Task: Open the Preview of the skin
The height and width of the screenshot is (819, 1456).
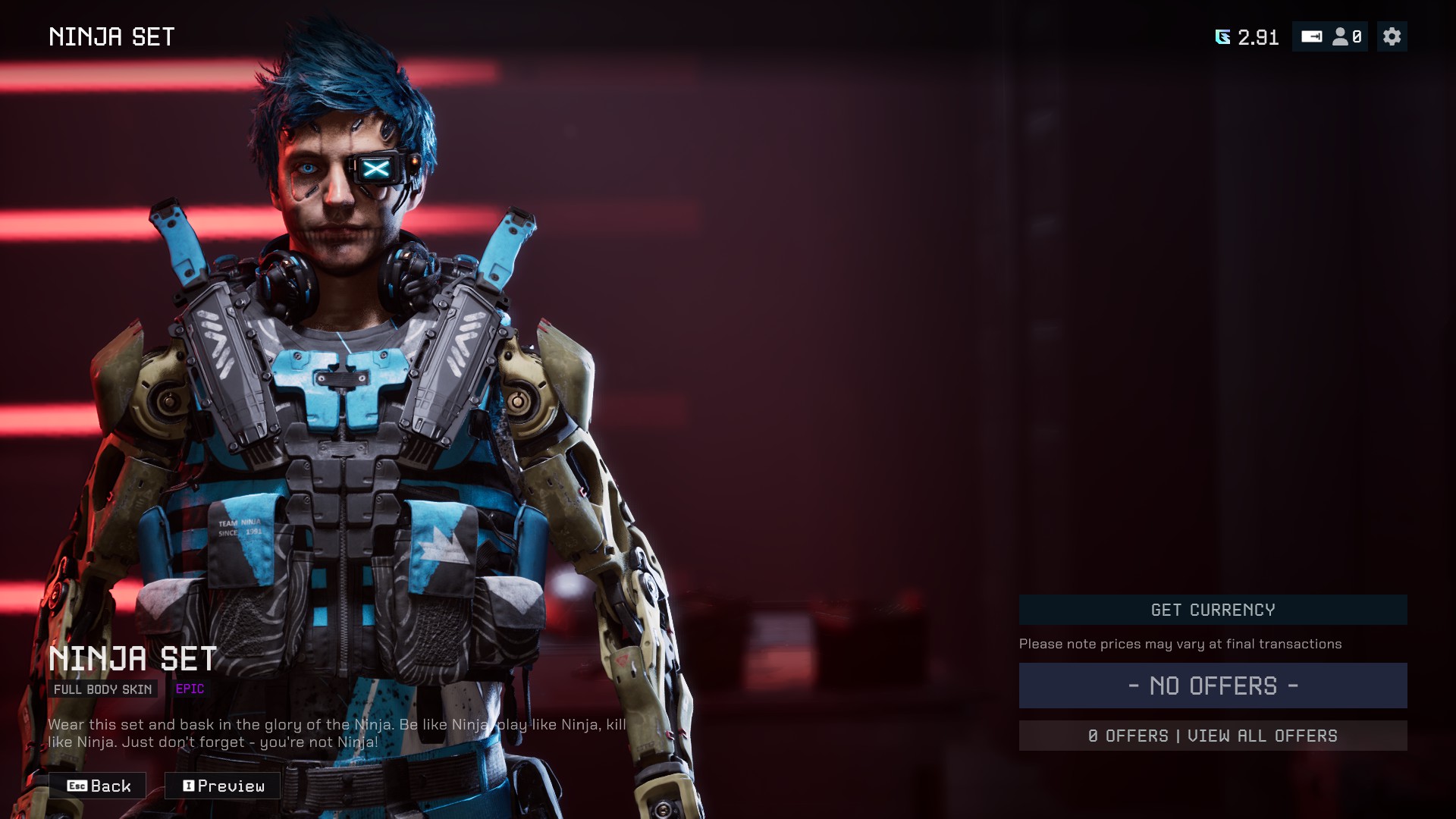Action: (223, 786)
